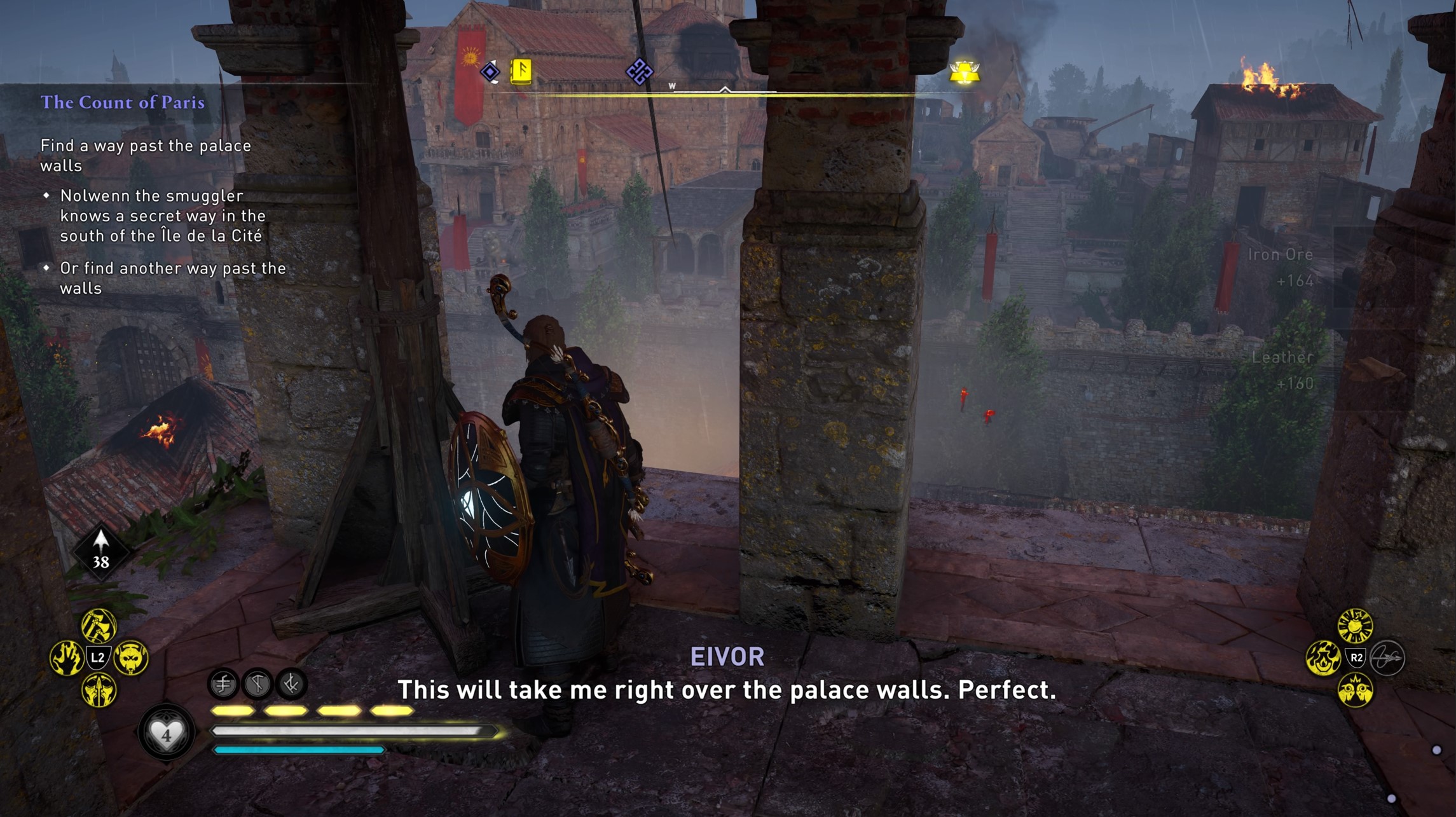
Task: Activate the flaming hand melee ability
Action: coord(67,657)
